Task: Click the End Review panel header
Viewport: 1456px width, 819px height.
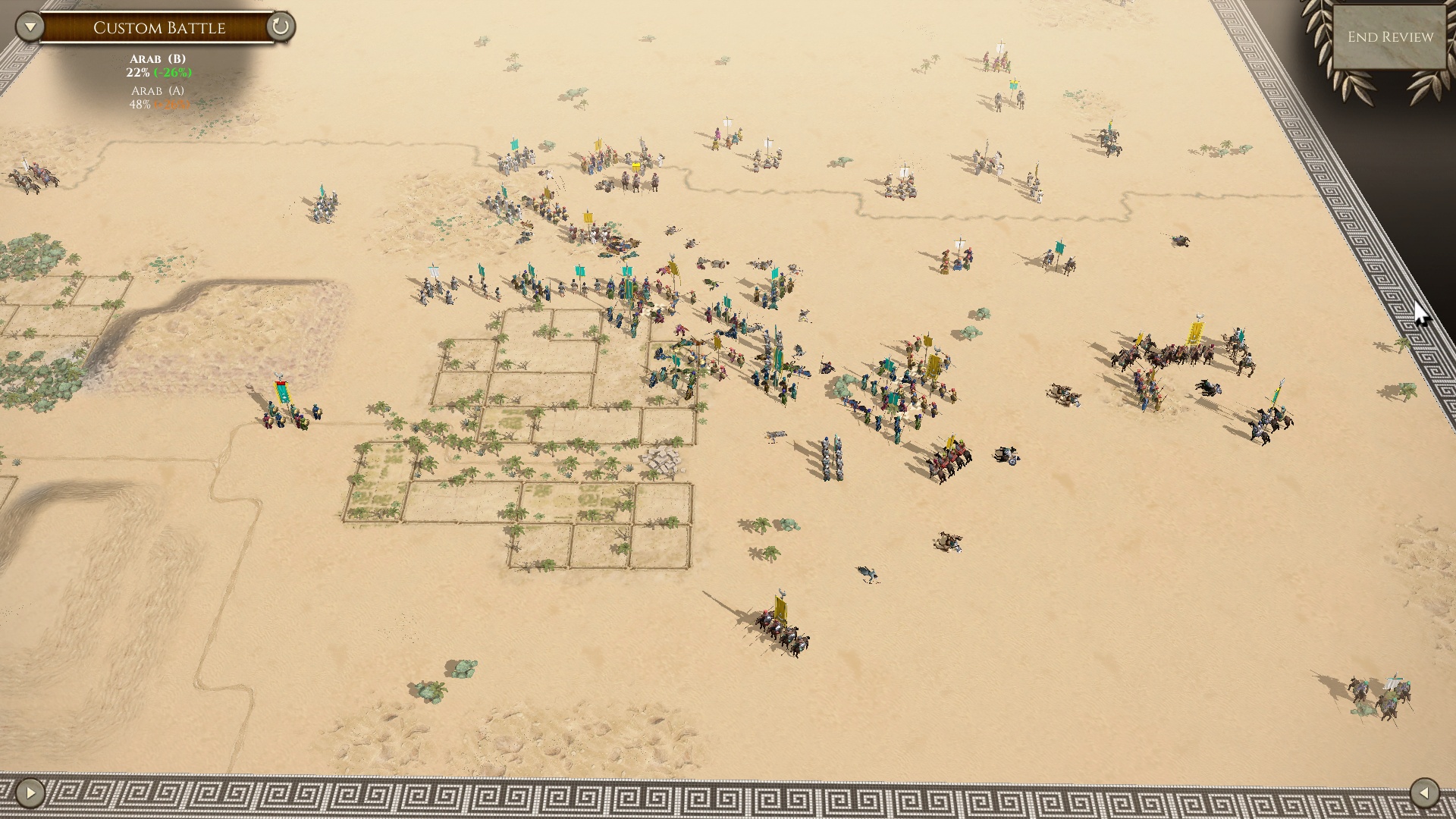Action: [1390, 36]
